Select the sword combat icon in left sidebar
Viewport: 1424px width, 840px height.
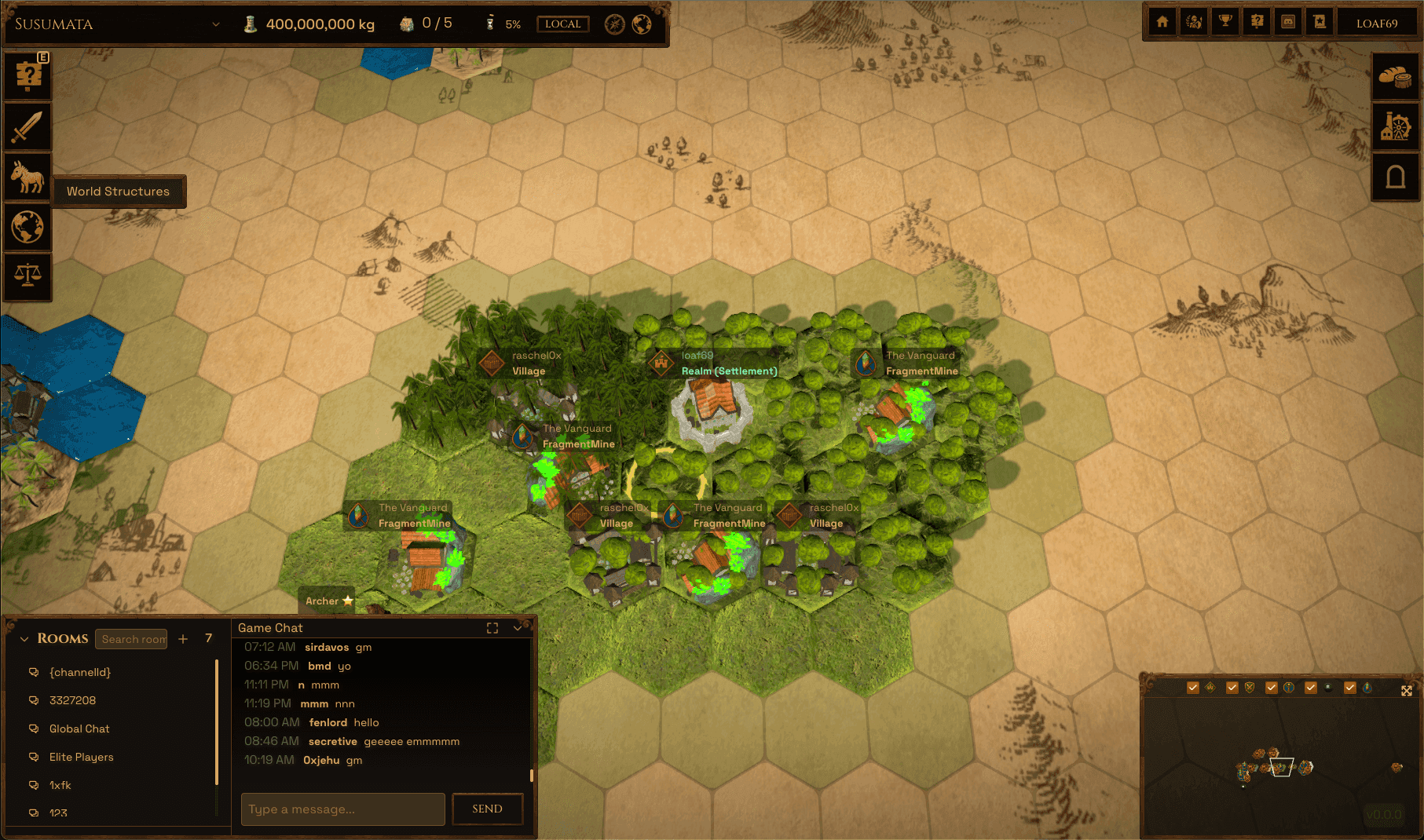pyautogui.click(x=27, y=126)
